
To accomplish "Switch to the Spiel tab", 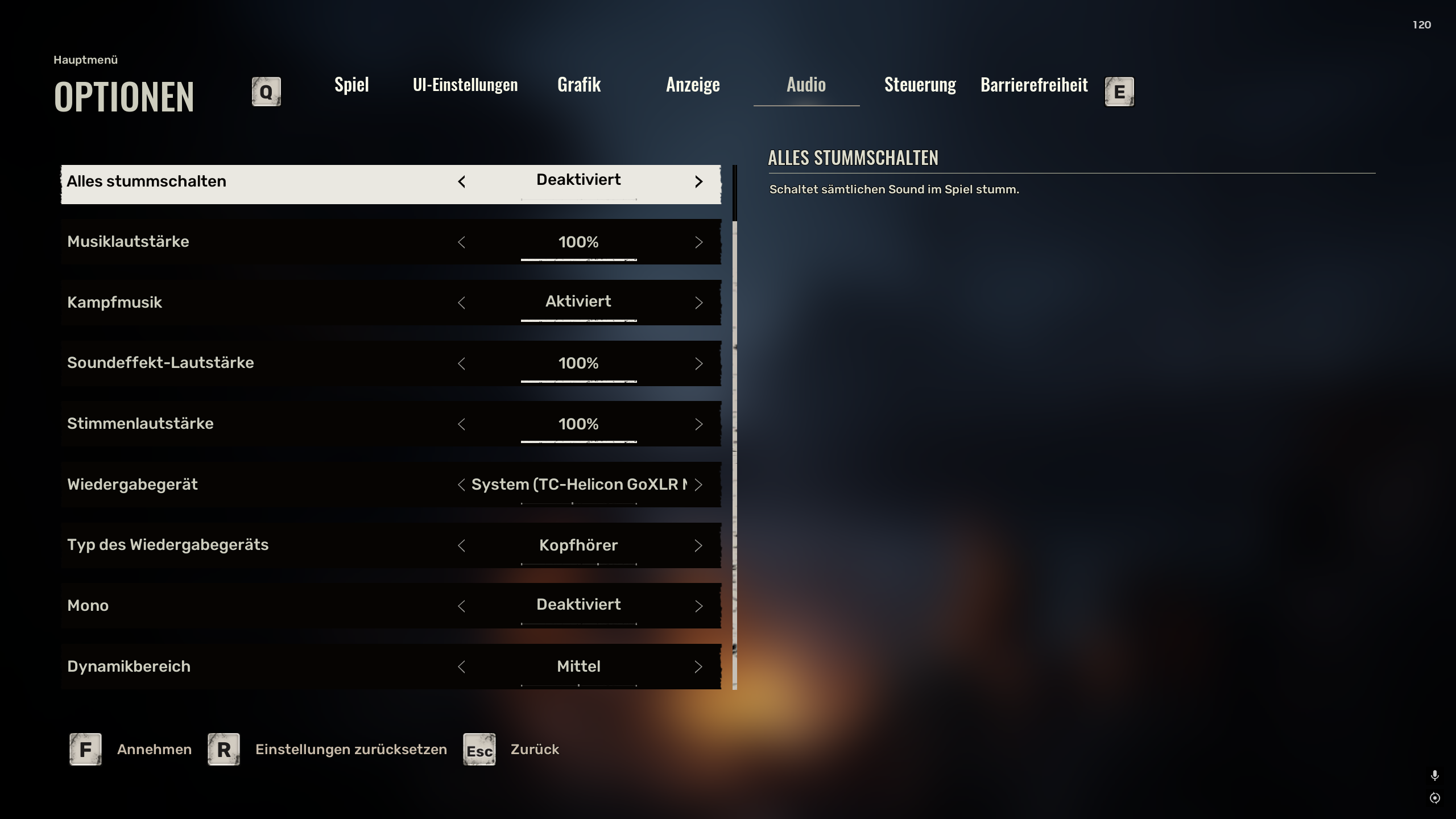I will point(351,85).
